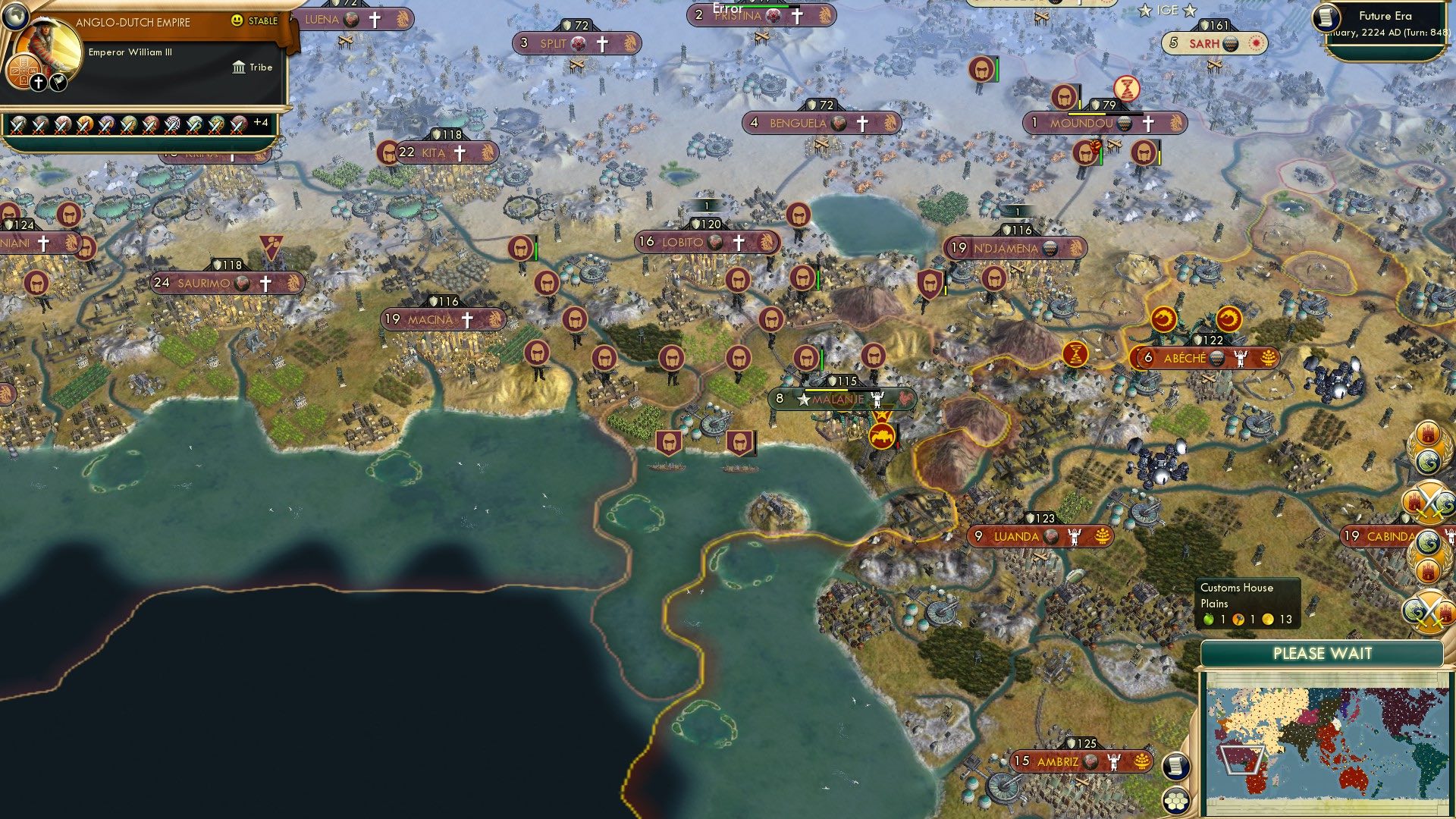Open diplomacy via the globe icon on leader panel
Image resolution: width=1456 pixels, height=819 pixels.
(15, 17)
